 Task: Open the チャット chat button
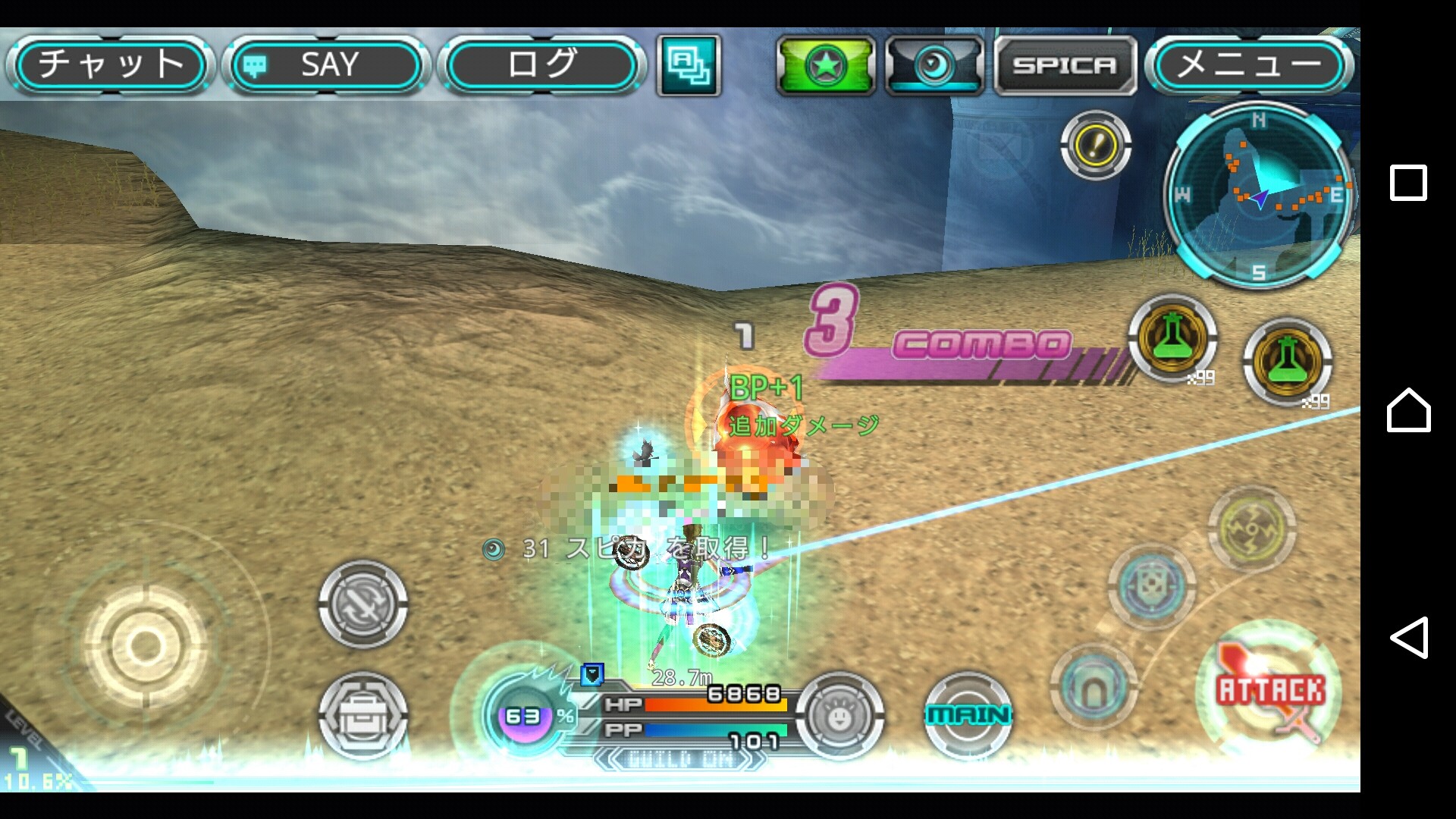110,64
